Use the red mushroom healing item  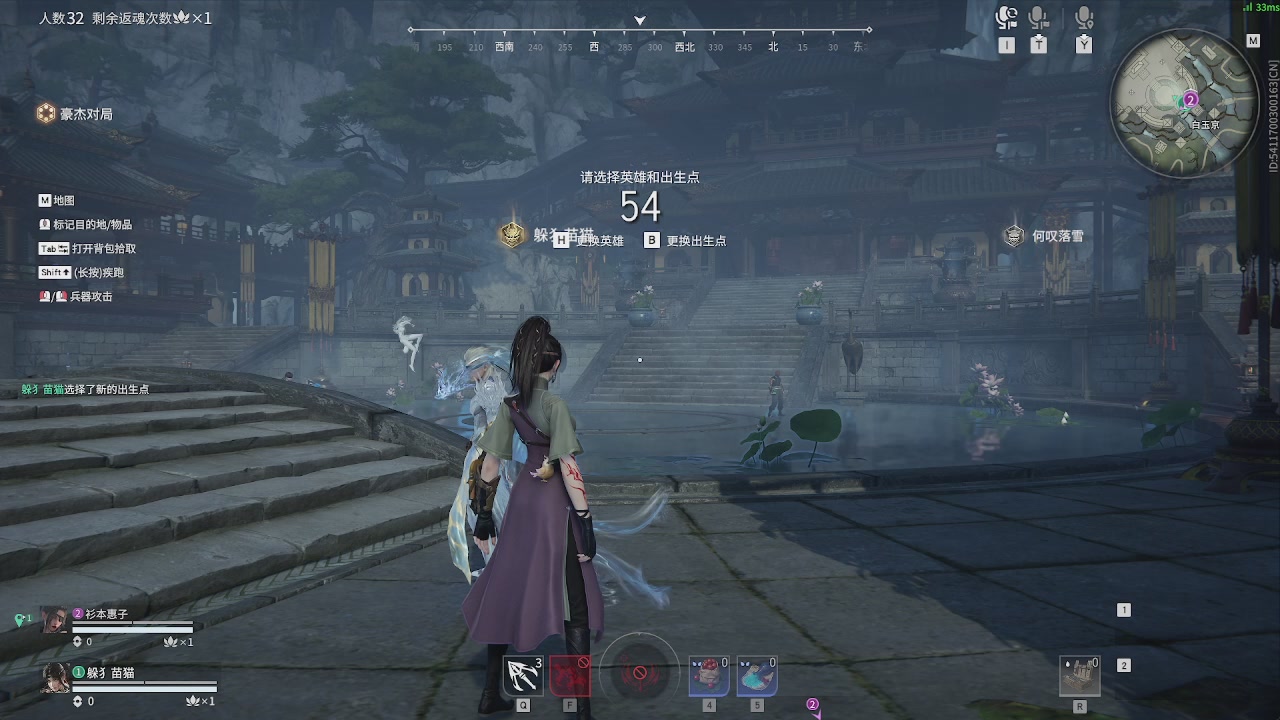point(708,676)
